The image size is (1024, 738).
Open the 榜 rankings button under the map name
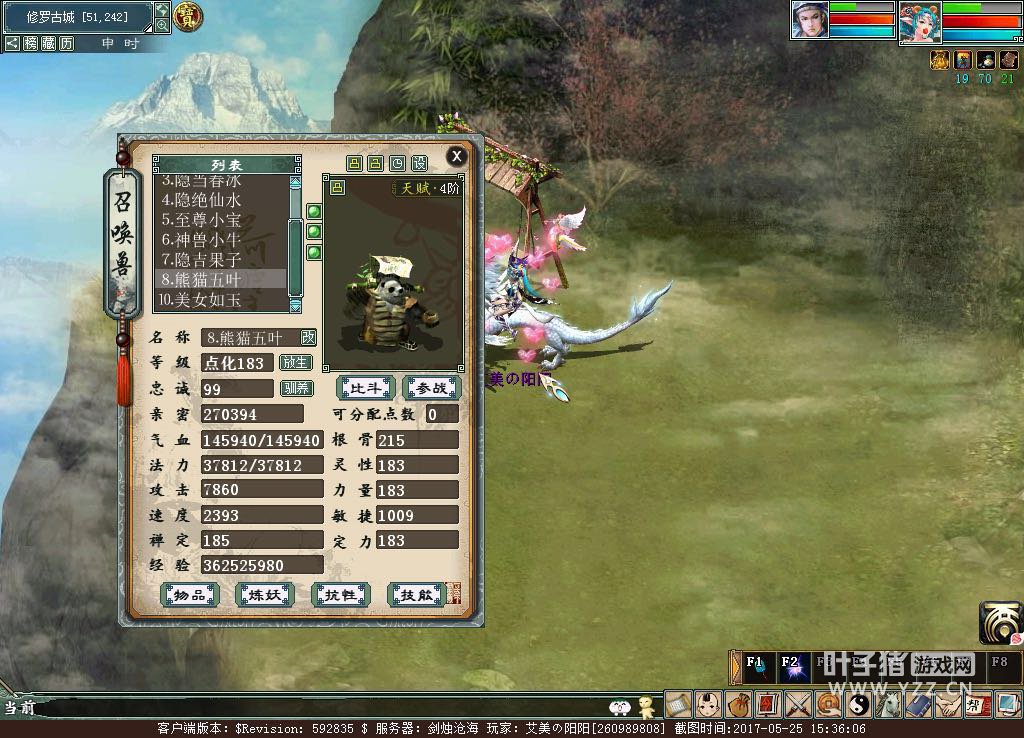click(x=30, y=43)
